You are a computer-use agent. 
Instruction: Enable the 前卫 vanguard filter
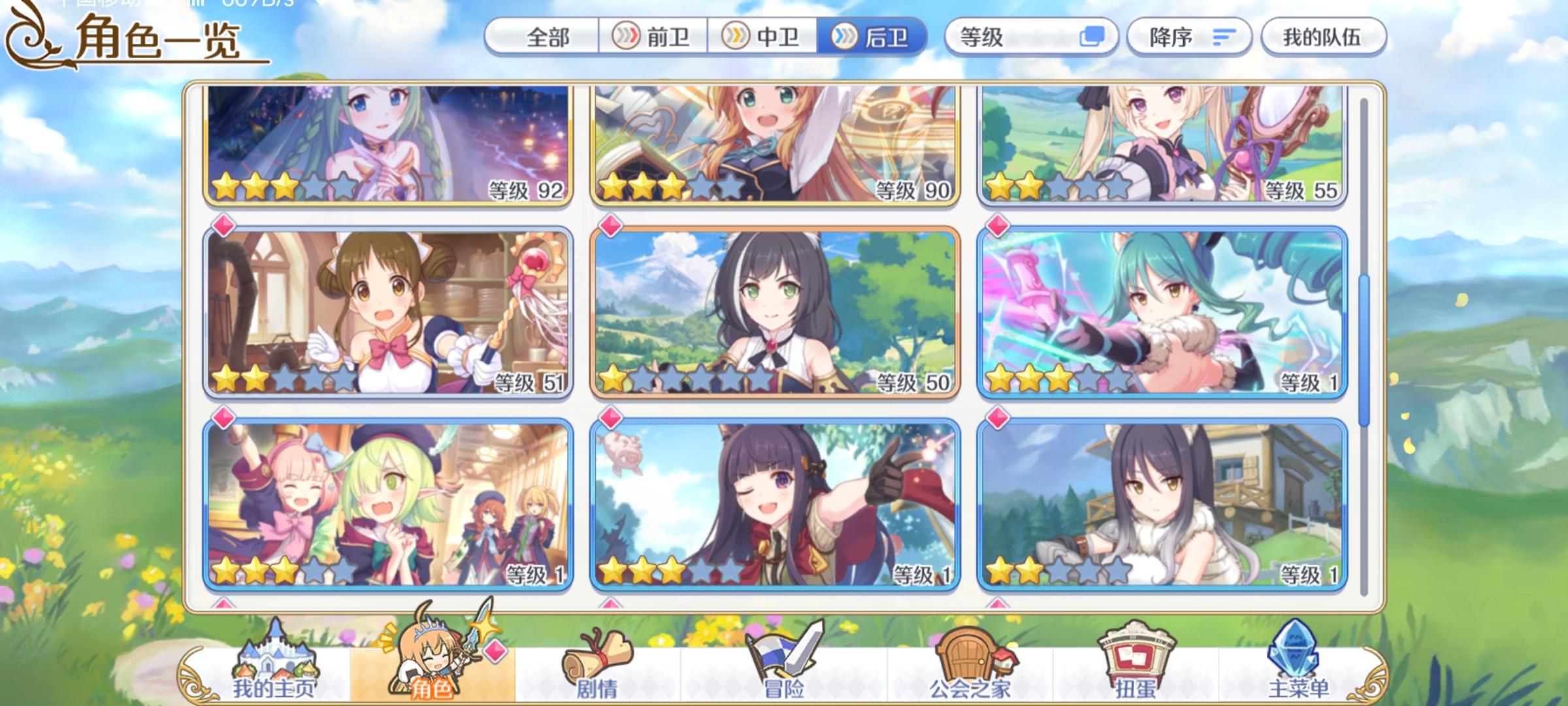point(655,38)
